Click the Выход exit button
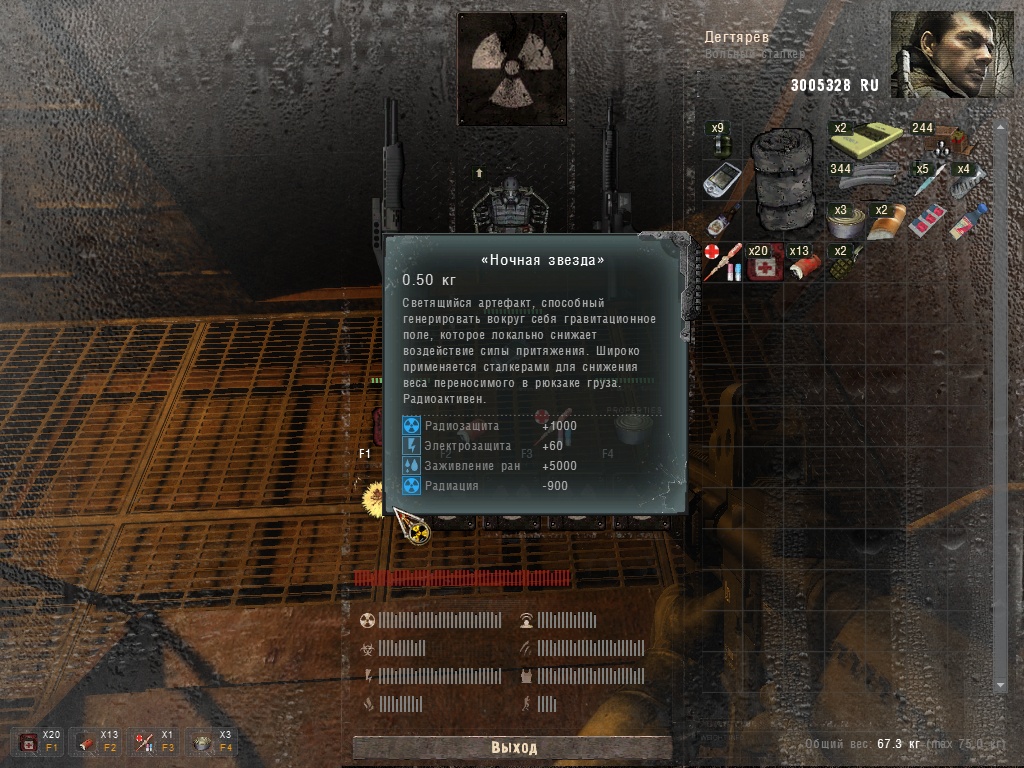Screen dimensions: 1024x768 (x=513, y=747)
